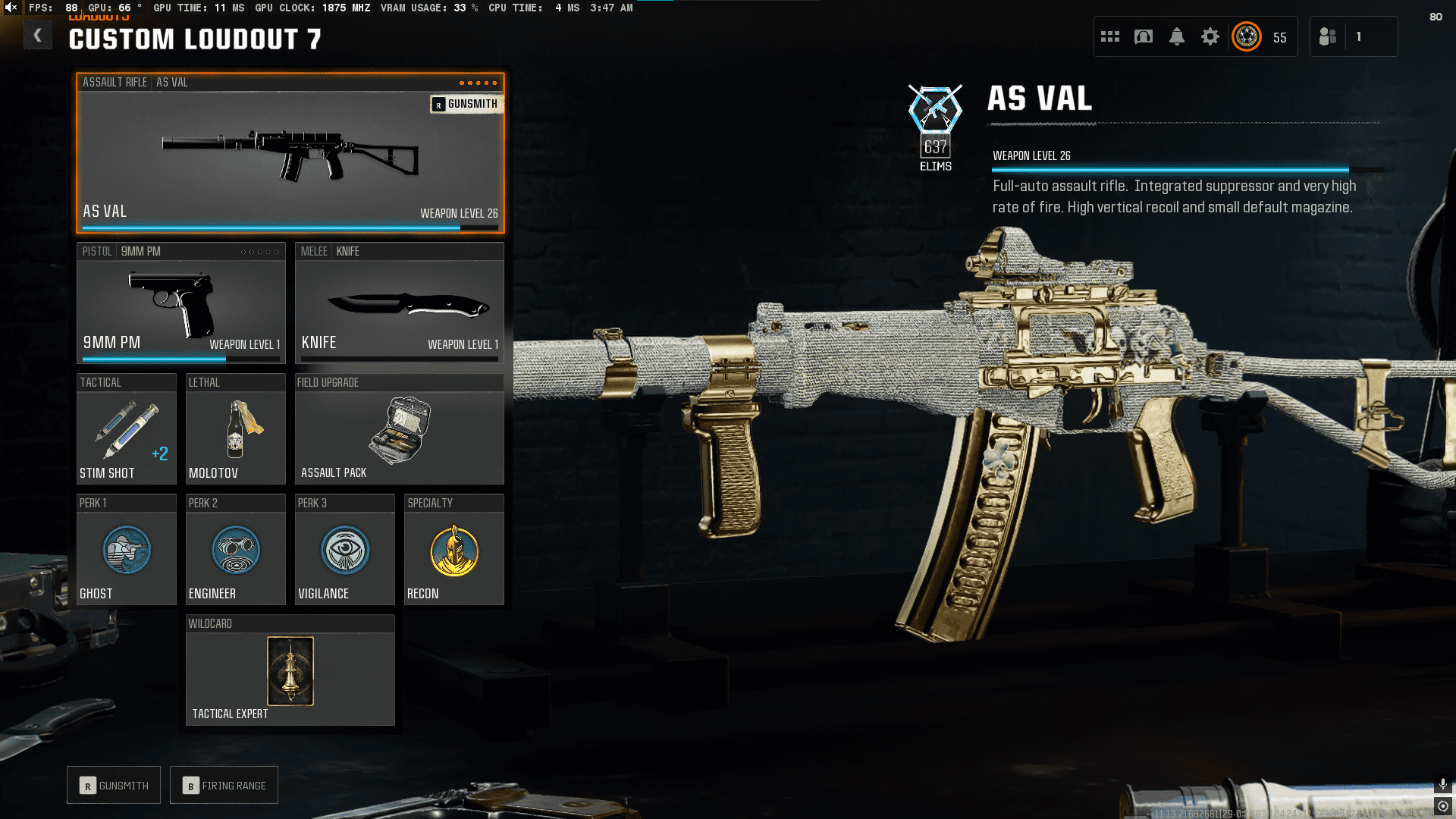This screenshot has height=819, width=1456.
Task: Select the Assault Pack field upgrade
Action: 399,430
